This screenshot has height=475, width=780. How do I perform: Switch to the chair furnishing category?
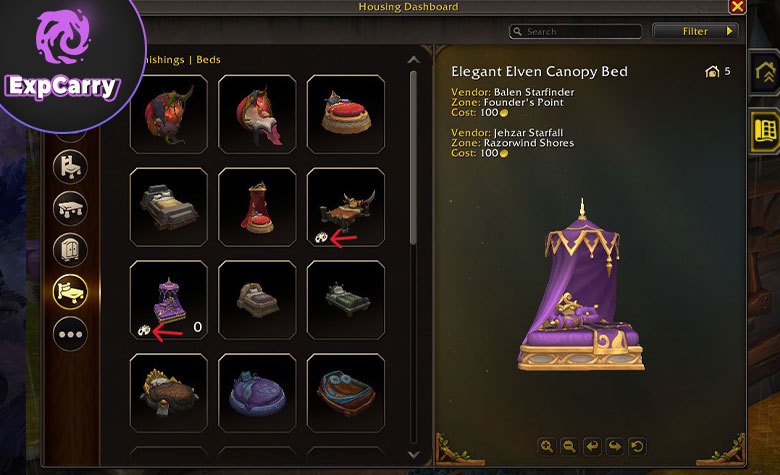pos(71,166)
